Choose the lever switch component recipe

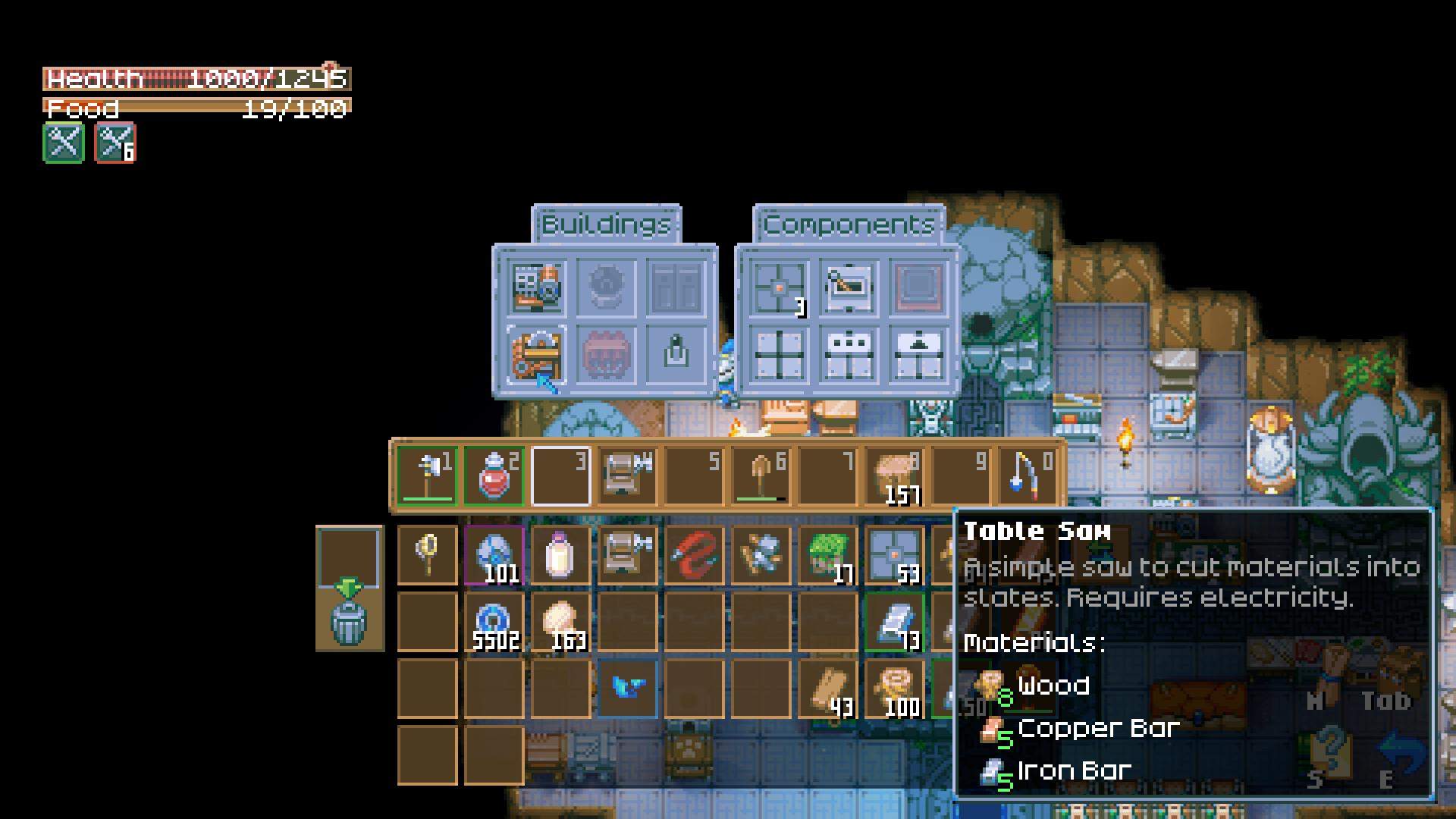click(849, 287)
